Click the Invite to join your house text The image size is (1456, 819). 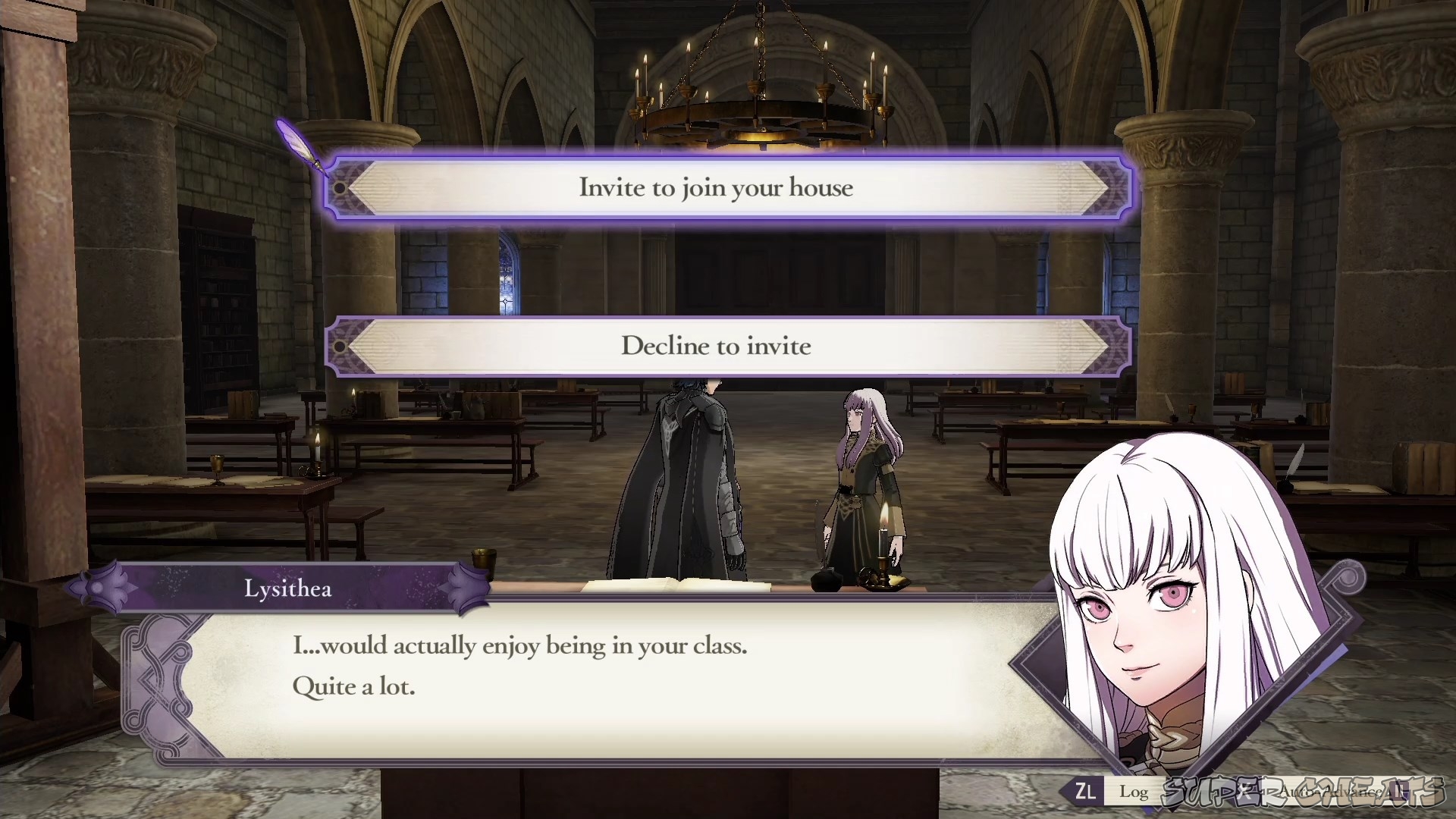point(717,188)
